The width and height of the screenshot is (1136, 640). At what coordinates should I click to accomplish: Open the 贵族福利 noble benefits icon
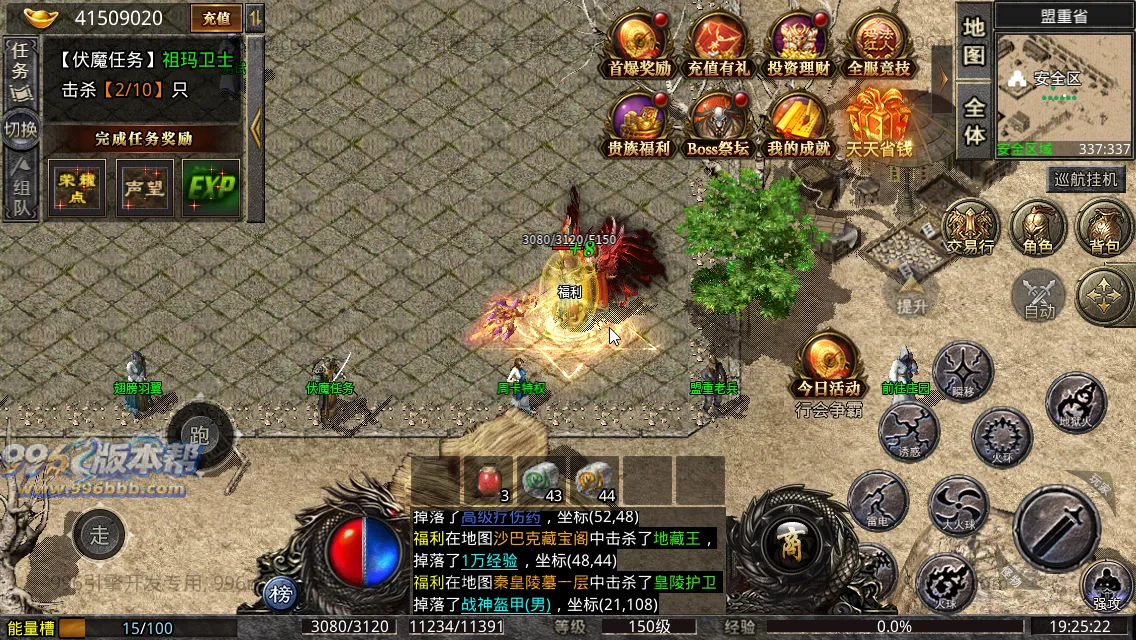(x=639, y=122)
